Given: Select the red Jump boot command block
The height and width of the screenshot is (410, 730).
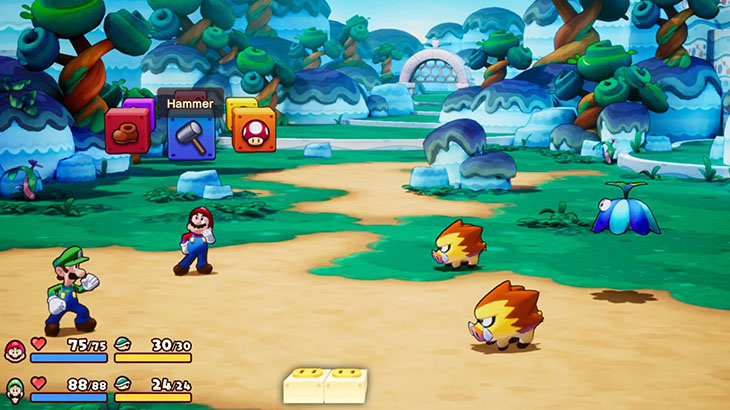Looking at the screenshot, I should click(x=127, y=131).
